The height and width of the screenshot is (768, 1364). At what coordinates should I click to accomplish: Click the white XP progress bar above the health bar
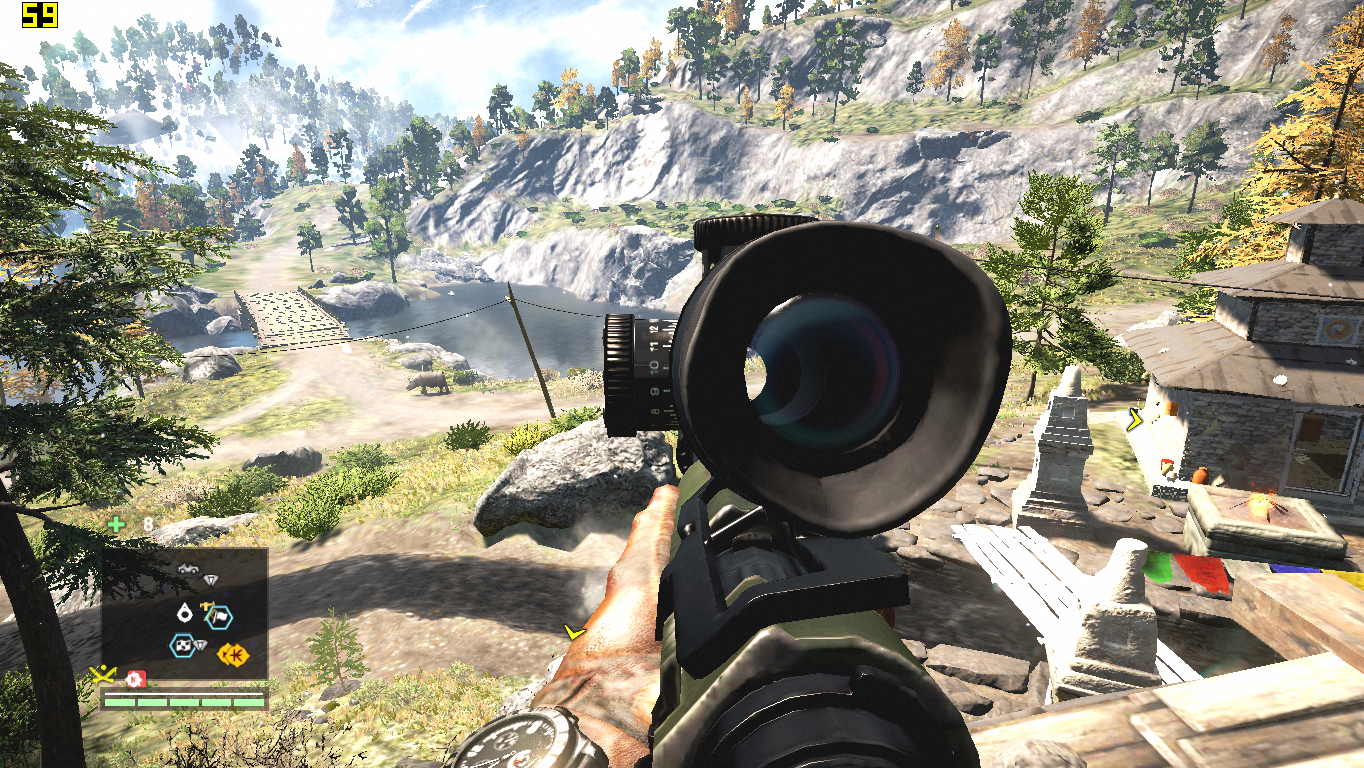(184, 693)
